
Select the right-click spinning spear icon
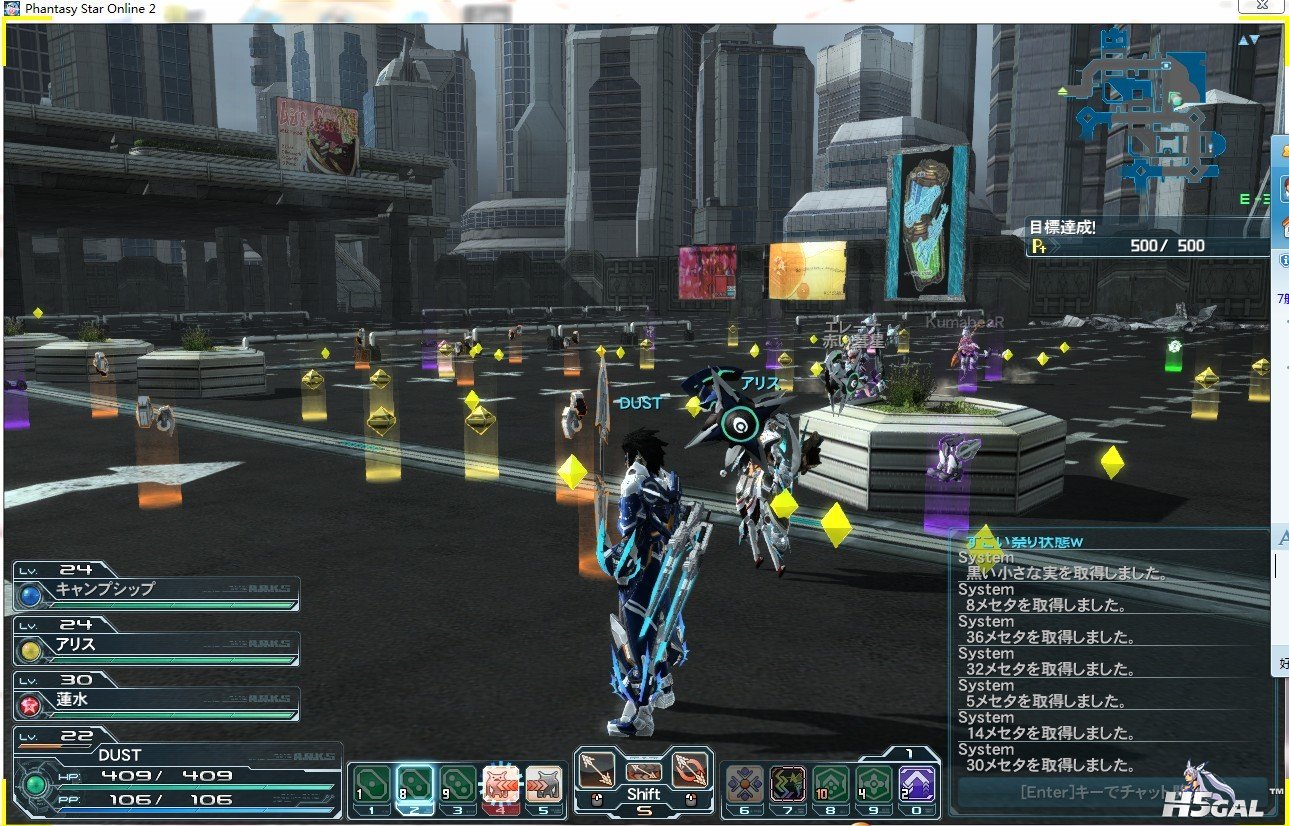689,768
